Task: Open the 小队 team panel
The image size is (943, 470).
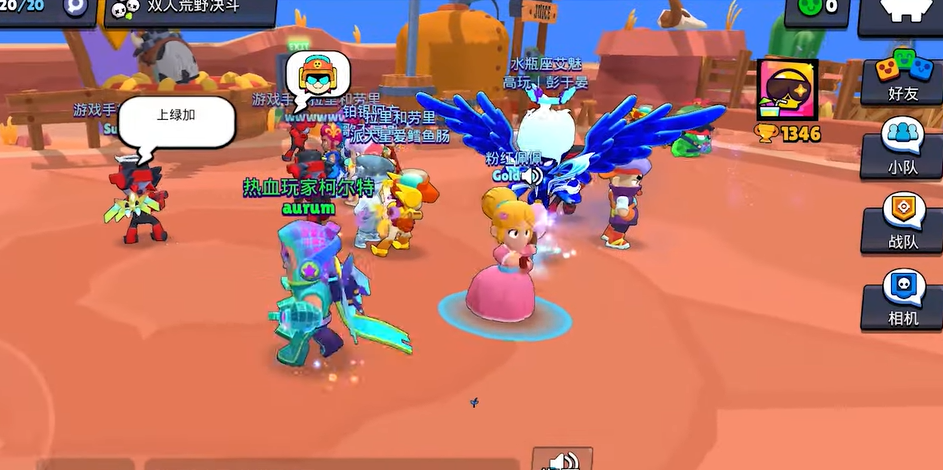Action: (901, 148)
